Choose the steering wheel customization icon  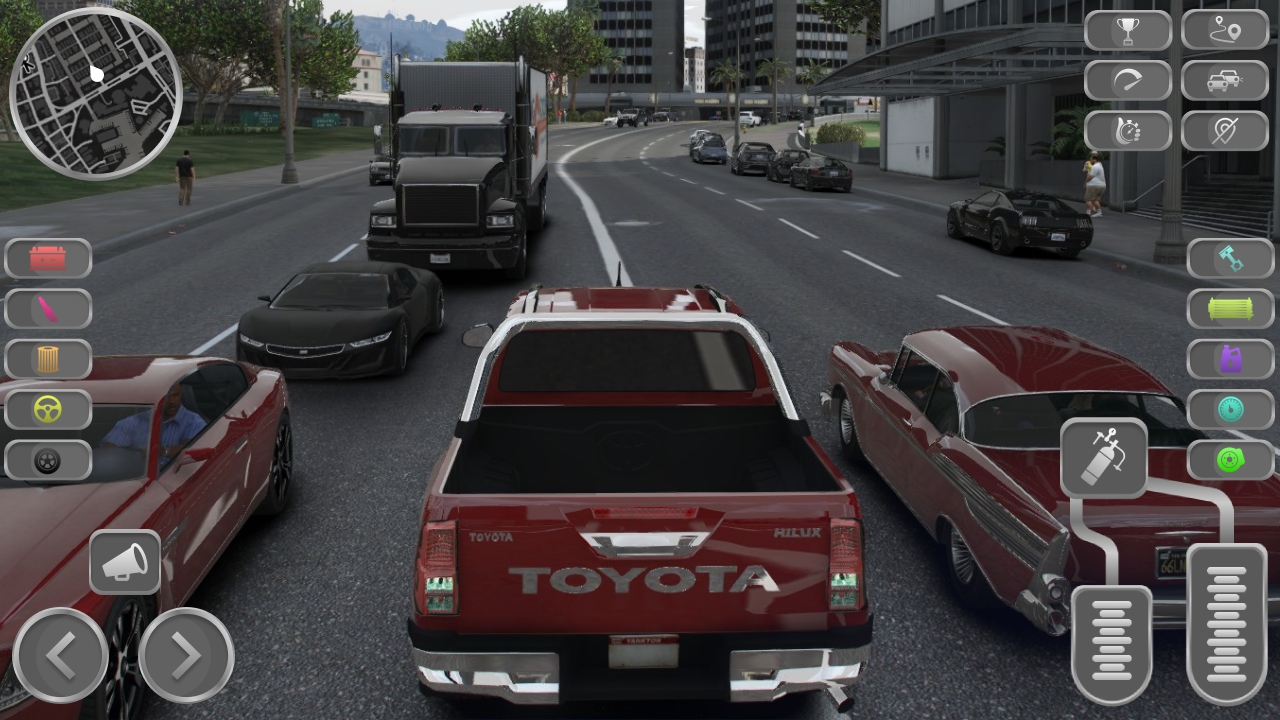pos(48,410)
